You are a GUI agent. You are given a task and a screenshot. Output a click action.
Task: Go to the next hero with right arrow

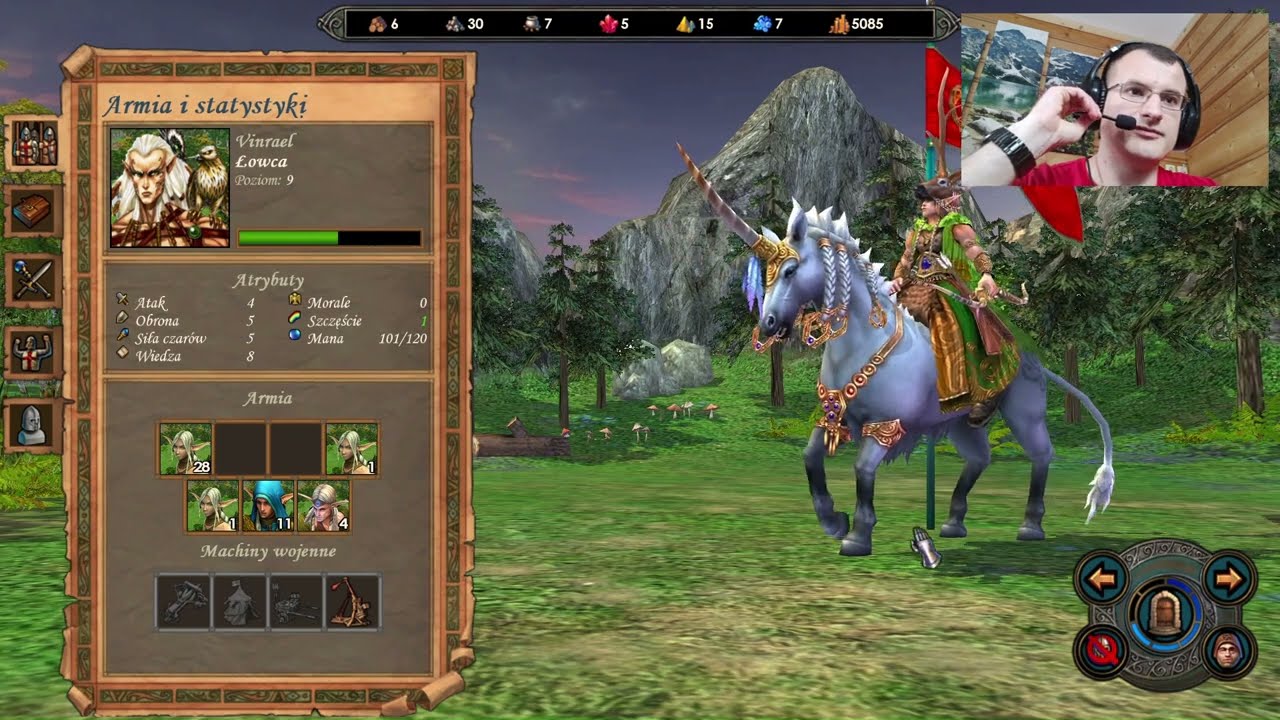[1227, 579]
